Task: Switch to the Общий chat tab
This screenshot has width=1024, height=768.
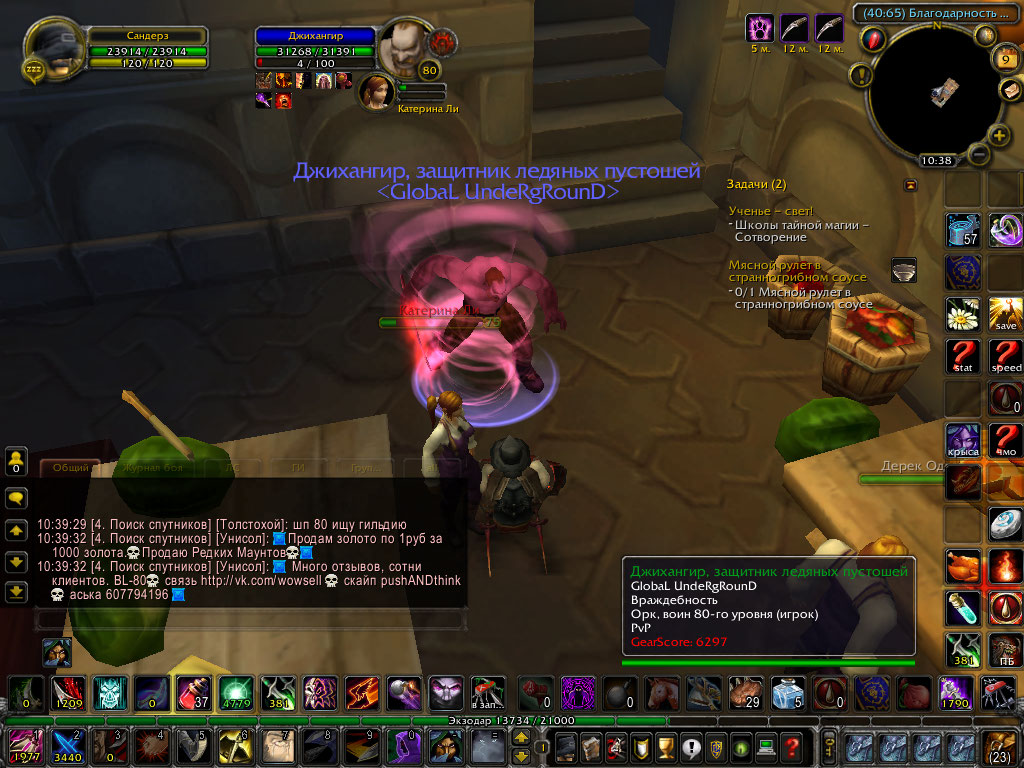Action: tap(70, 467)
